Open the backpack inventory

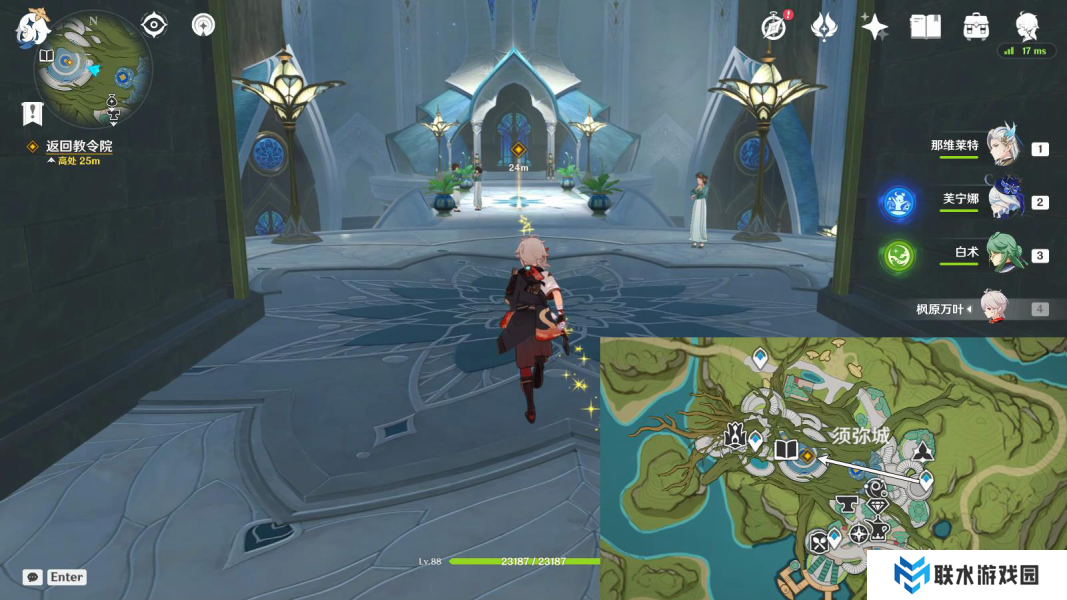976,27
